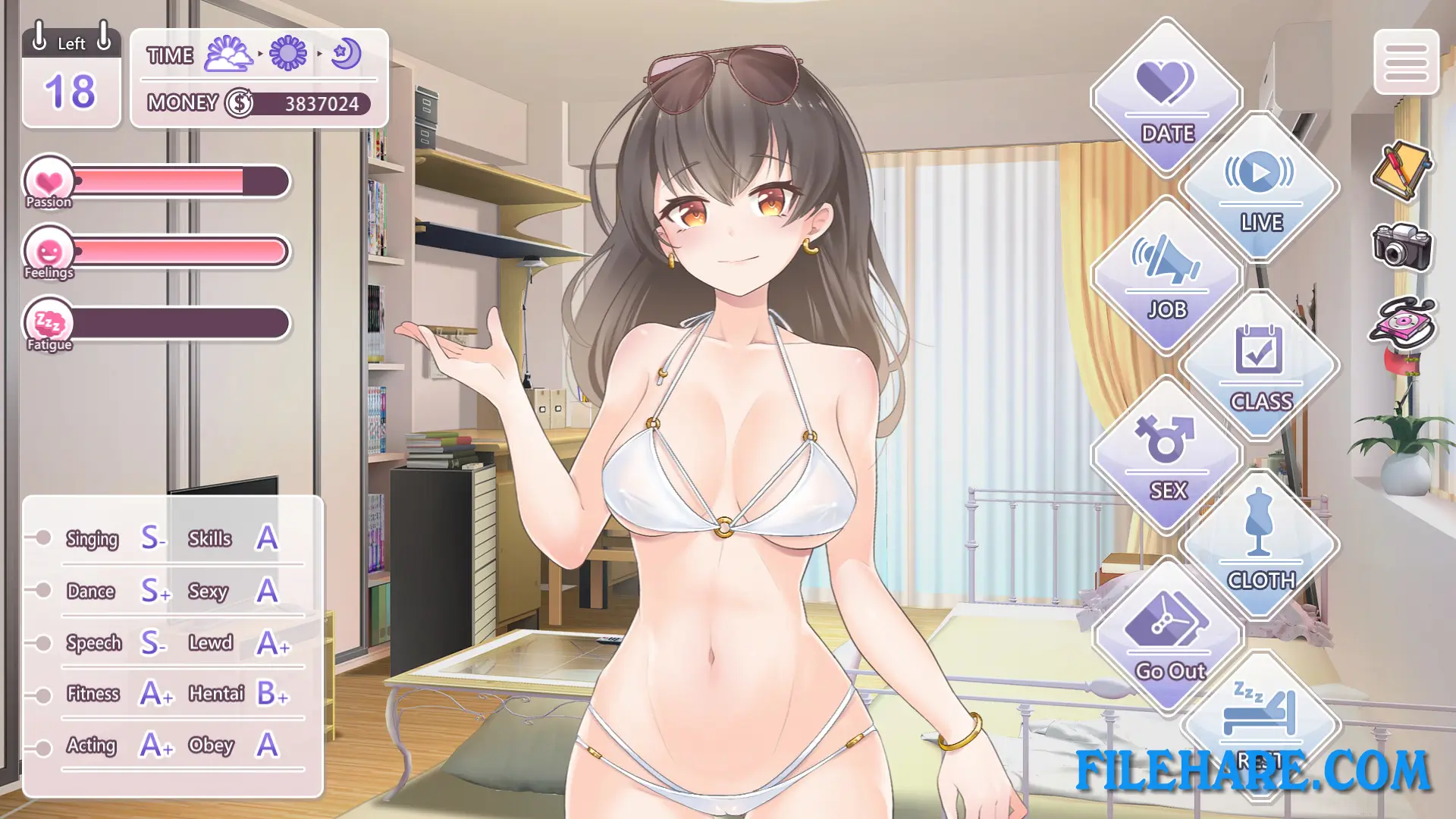Viewport: 1456px width, 819px height.
Task: Click the money amount field showing 3837024
Action: (322, 104)
